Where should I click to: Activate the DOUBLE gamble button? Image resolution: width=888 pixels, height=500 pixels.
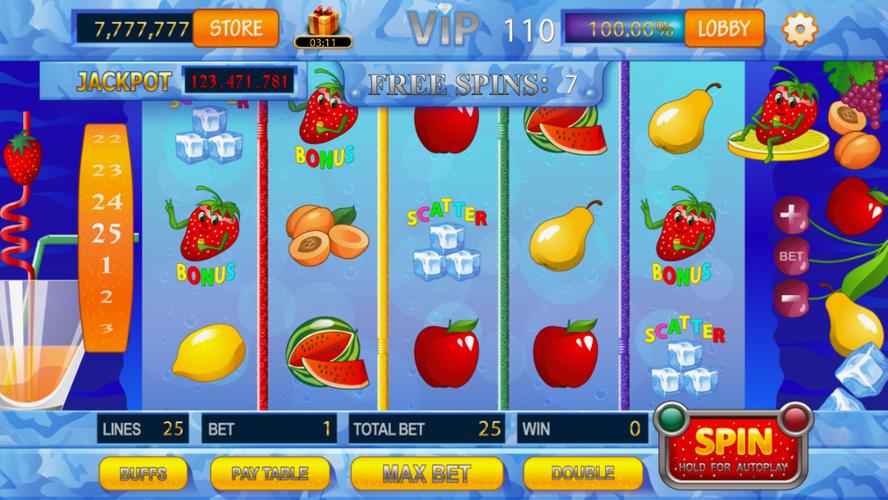click(x=582, y=472)
